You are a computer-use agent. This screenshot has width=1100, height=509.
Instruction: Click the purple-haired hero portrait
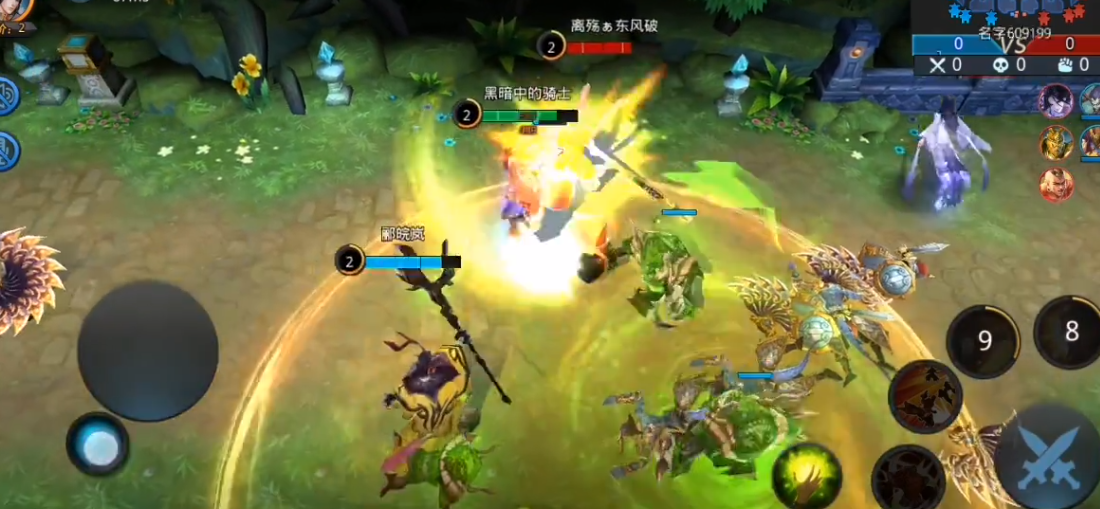[x=1056, y=101]
